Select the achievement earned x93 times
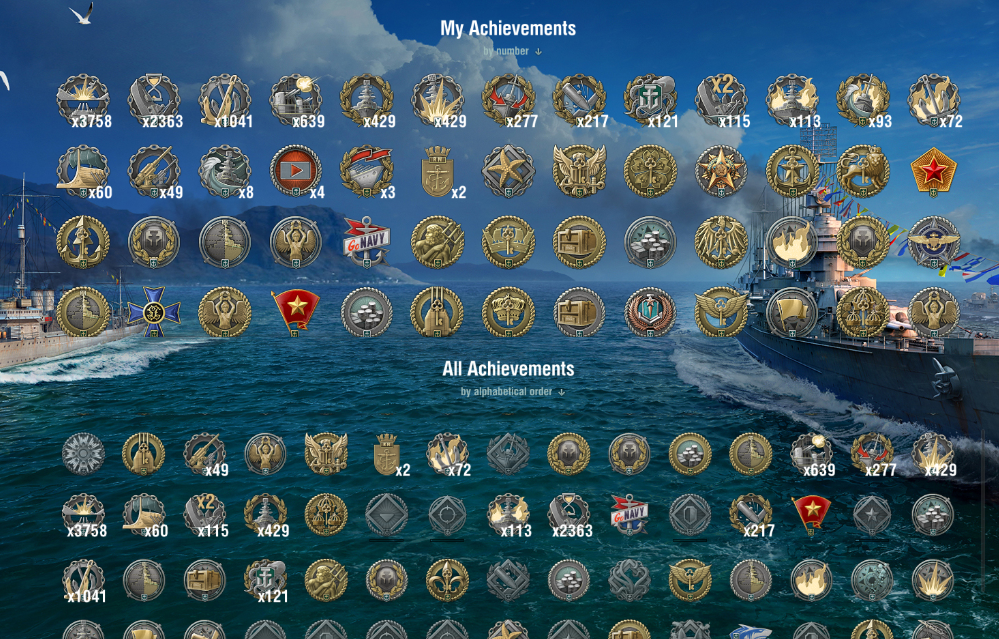The image size is (999, 639). (x=862, y=99)
